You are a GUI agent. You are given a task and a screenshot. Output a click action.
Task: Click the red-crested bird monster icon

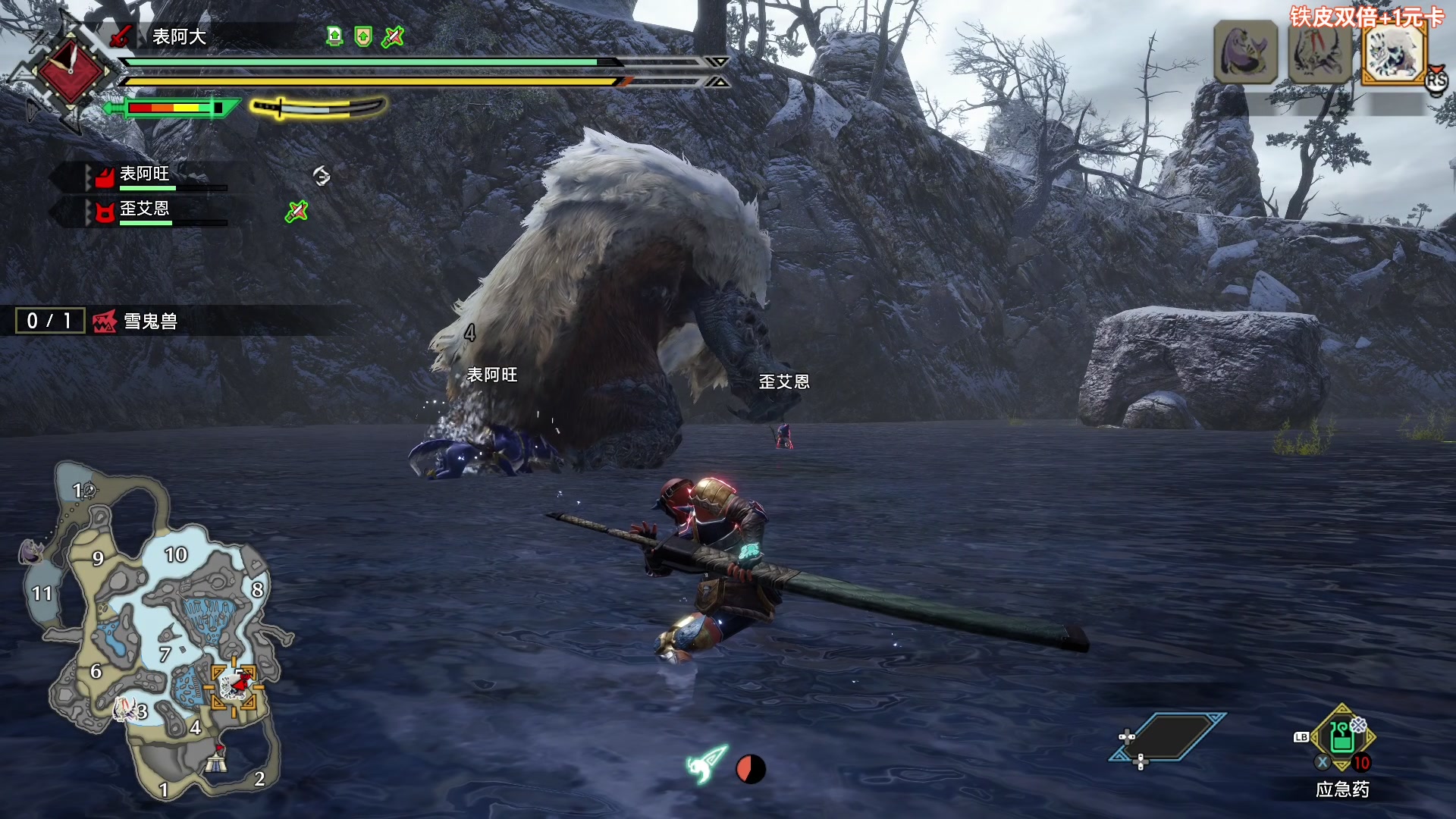pyautogui.click(x=1319, y=52)
